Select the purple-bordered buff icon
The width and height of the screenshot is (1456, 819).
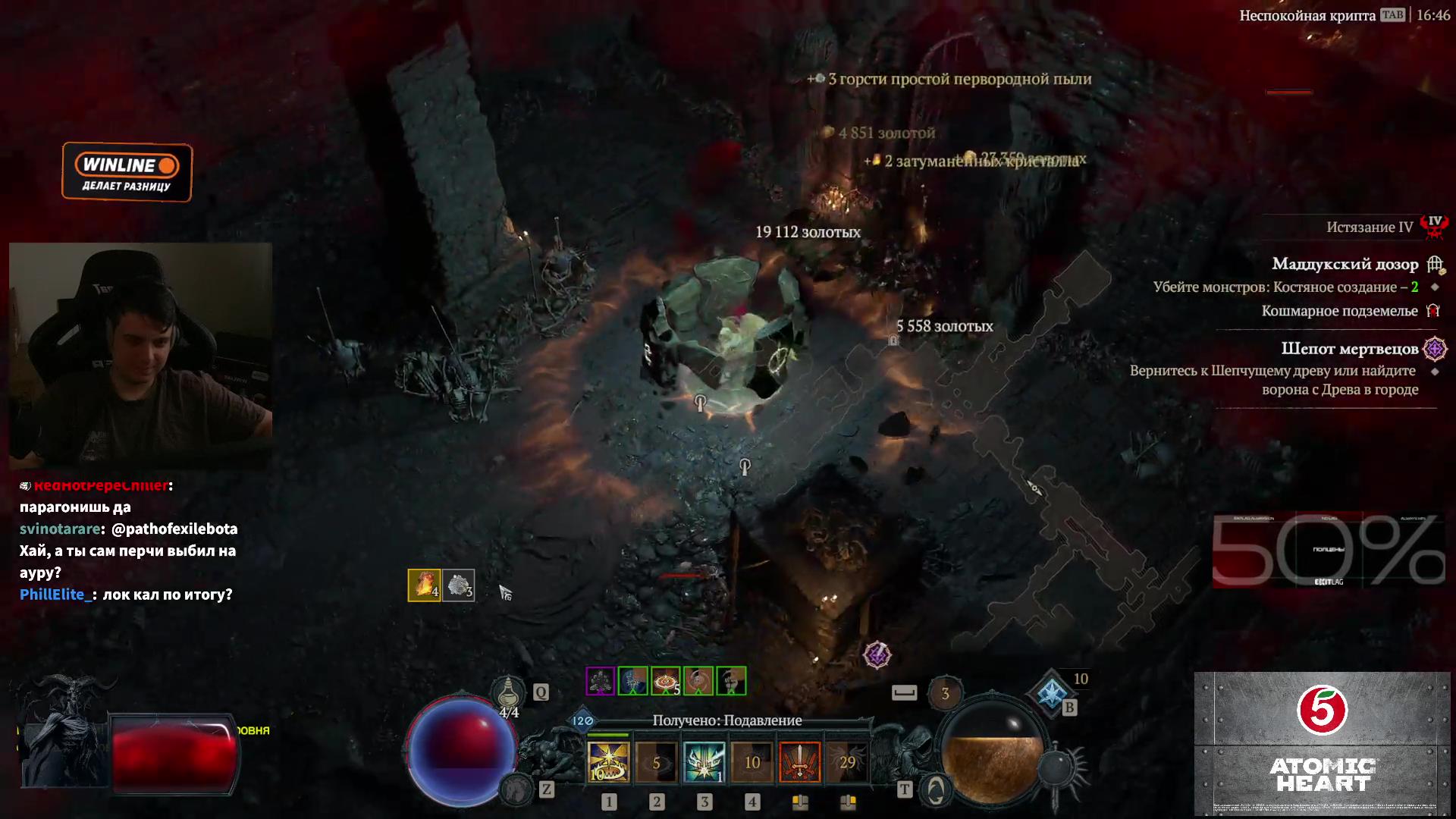[x=600, y=681]
